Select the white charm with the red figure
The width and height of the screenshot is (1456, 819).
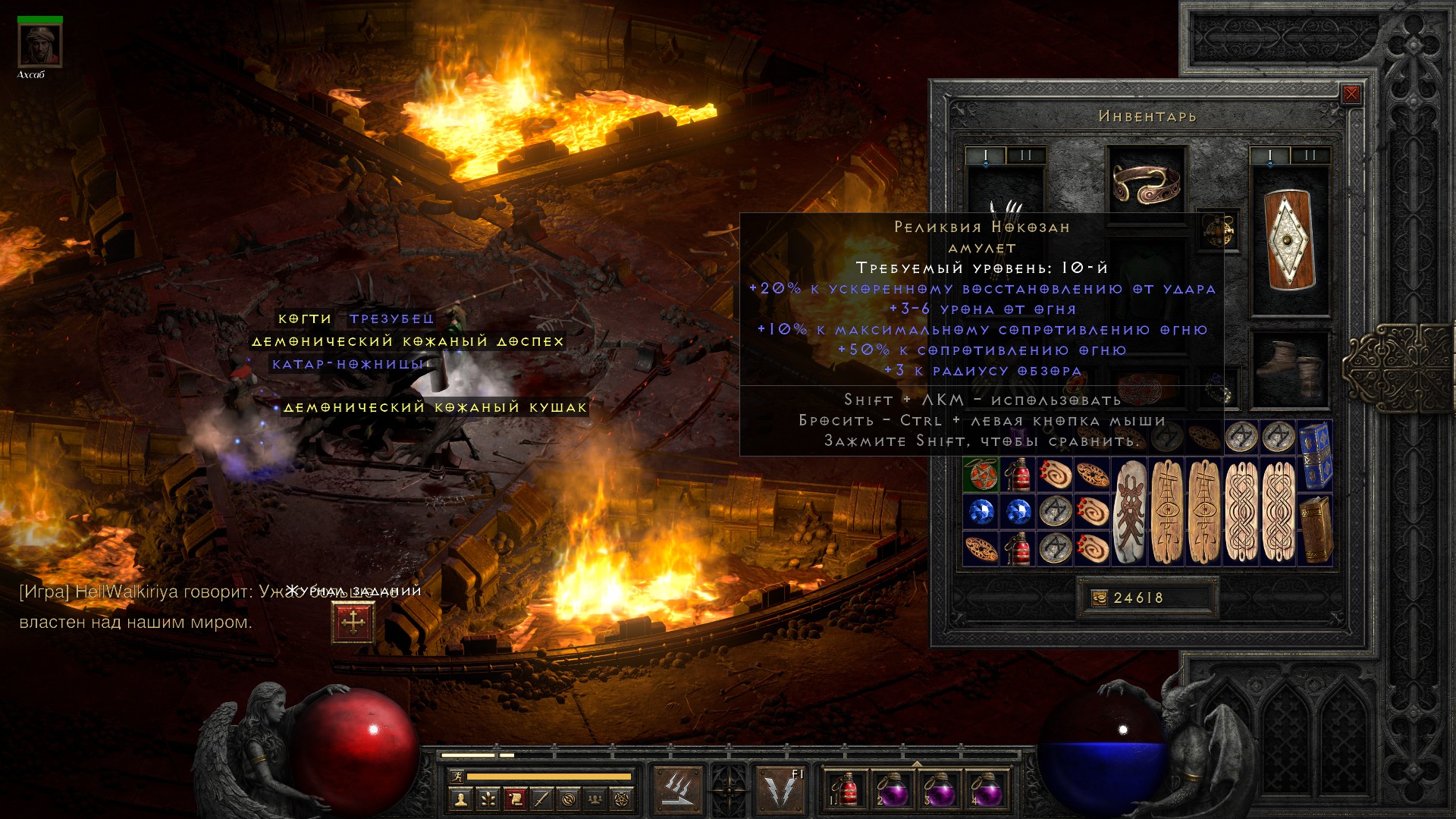coord(1131,512)
